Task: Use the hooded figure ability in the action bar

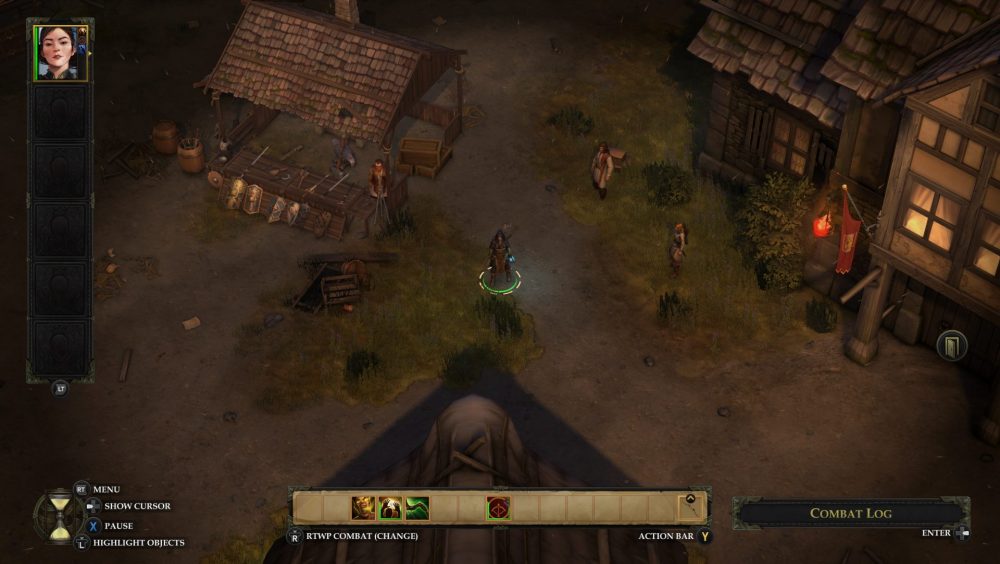Action: pos(390,508)
